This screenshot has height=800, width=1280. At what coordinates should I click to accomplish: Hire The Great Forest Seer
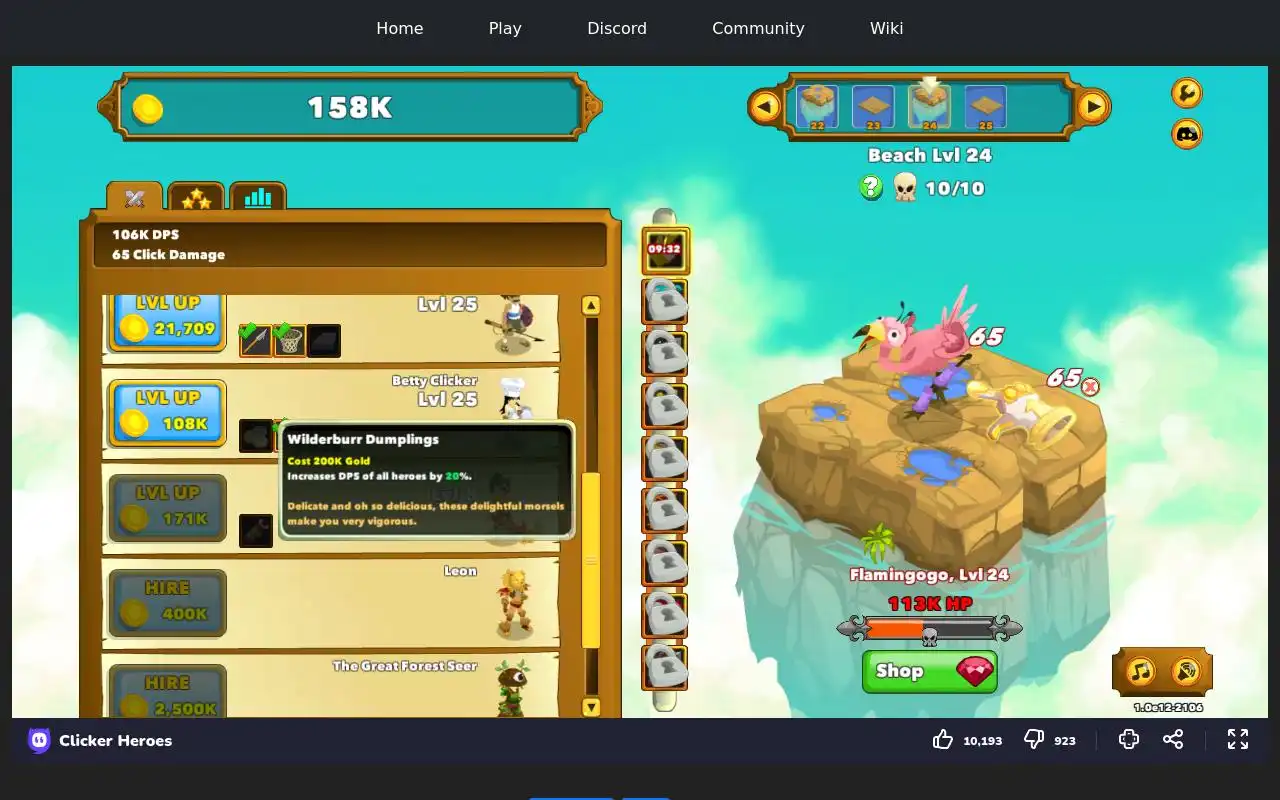coord(167,695)
